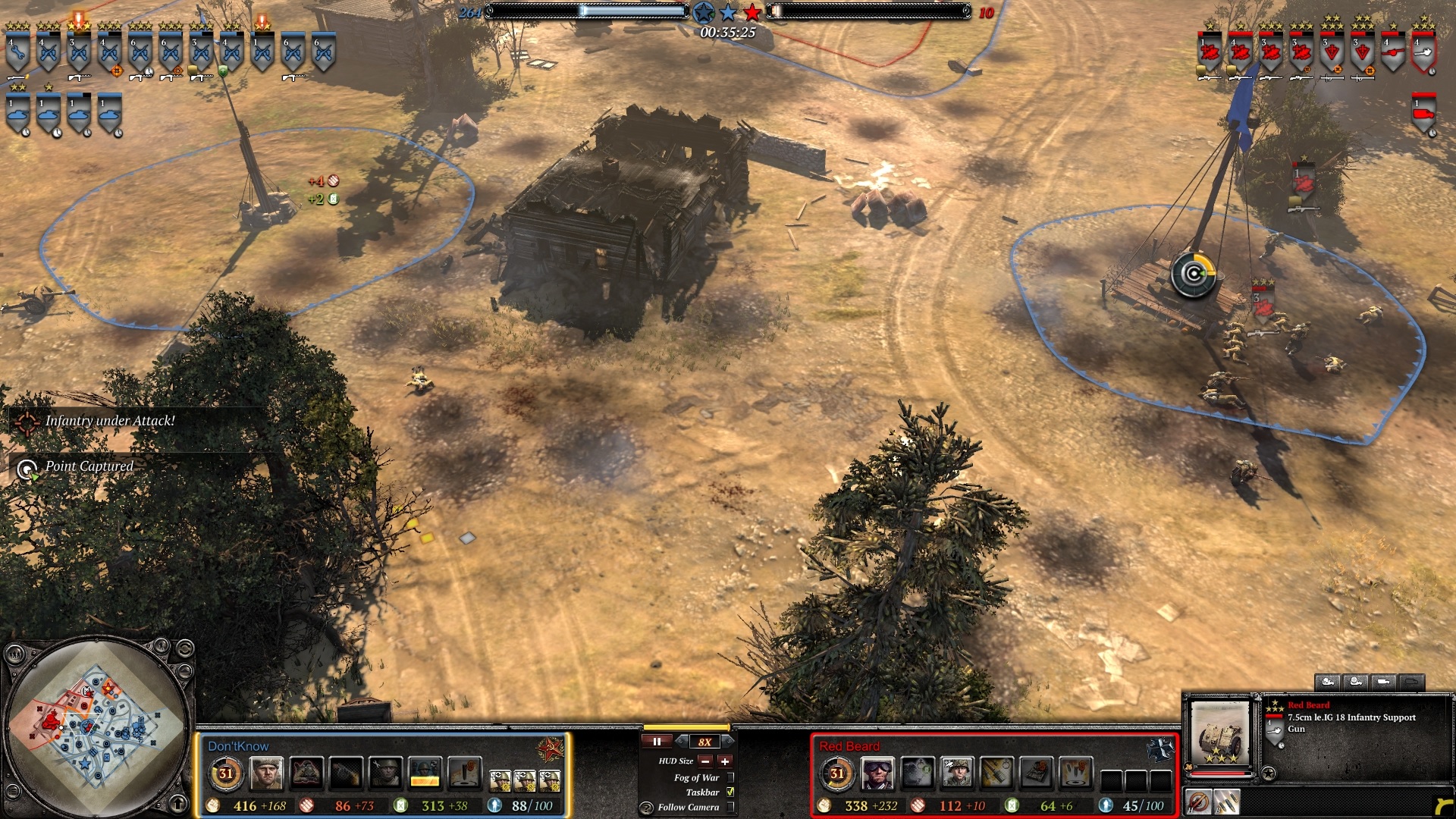The image size is (1456, 819).
Task: Speed up the replay beyond 8X
Action: coord(727,742)
